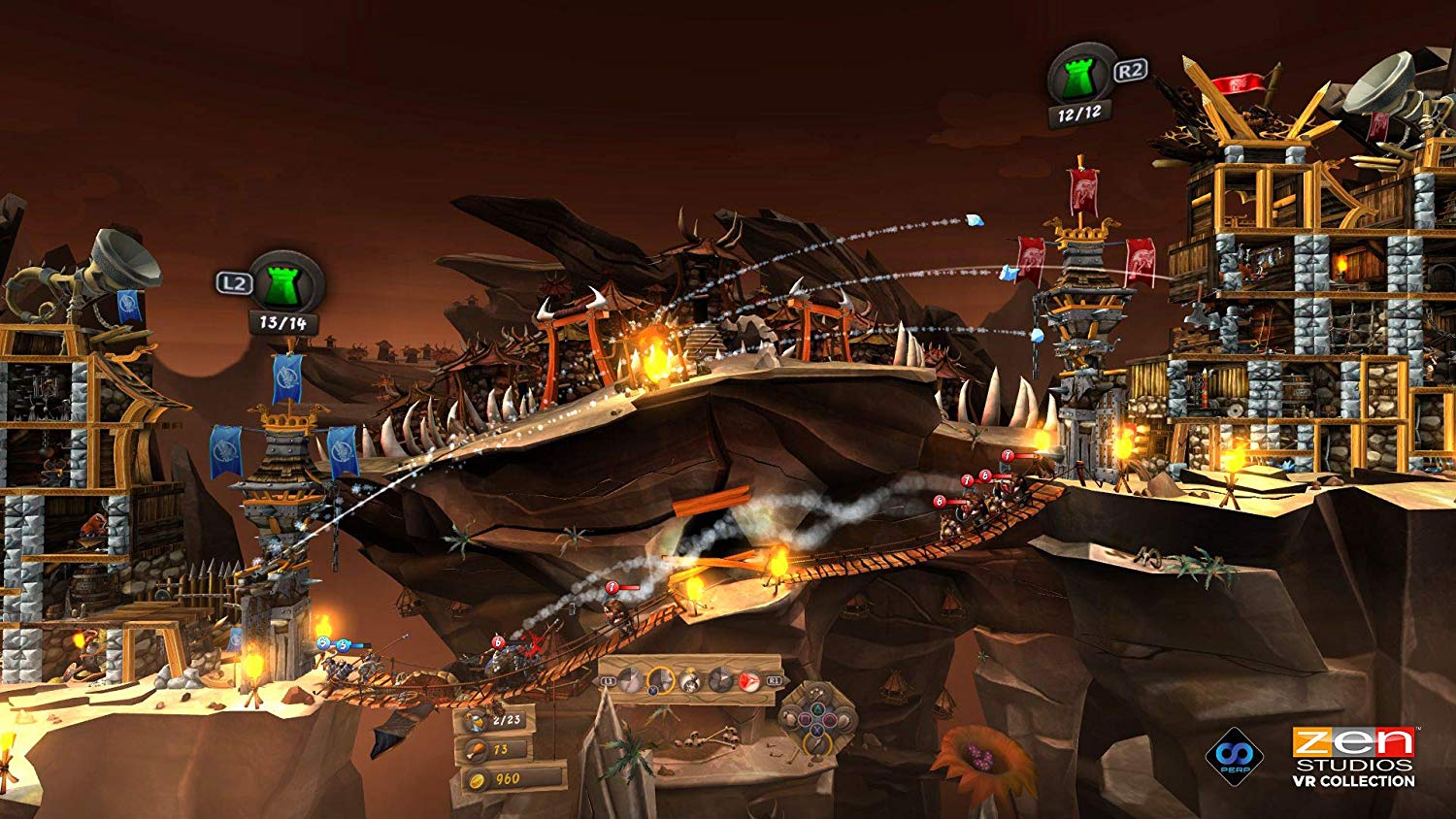Select the red crystal projectile icon

[x=750, y=680]
